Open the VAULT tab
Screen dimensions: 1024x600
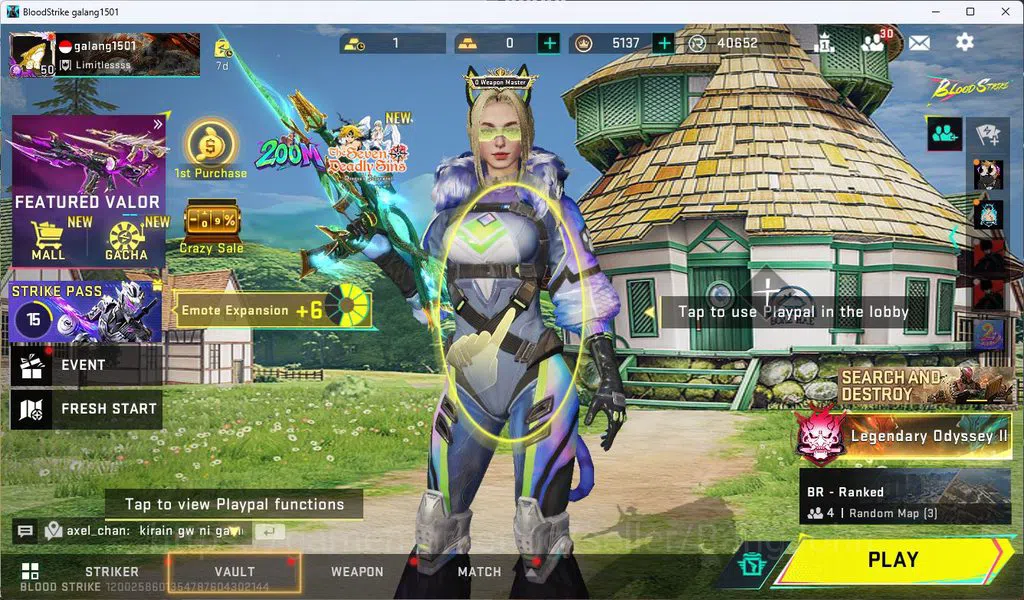click(234, 572)
